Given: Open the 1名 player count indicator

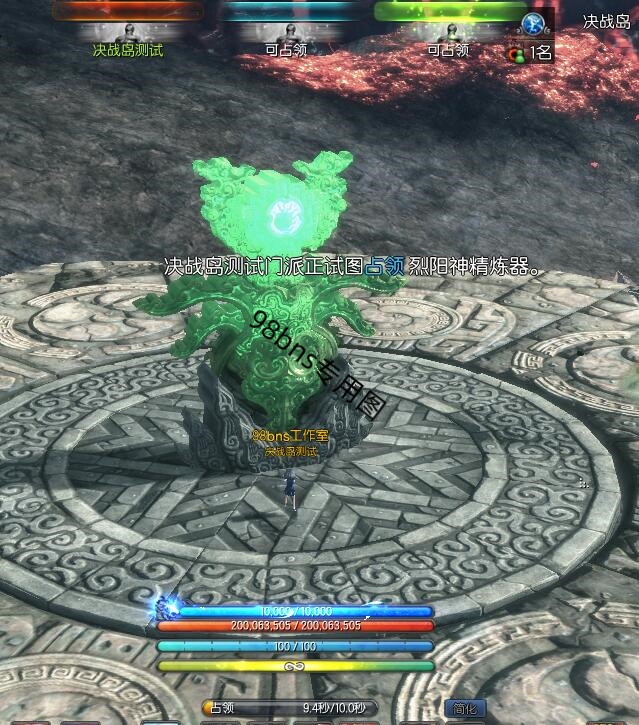Looking at the screenshot, I should (532, 53).
